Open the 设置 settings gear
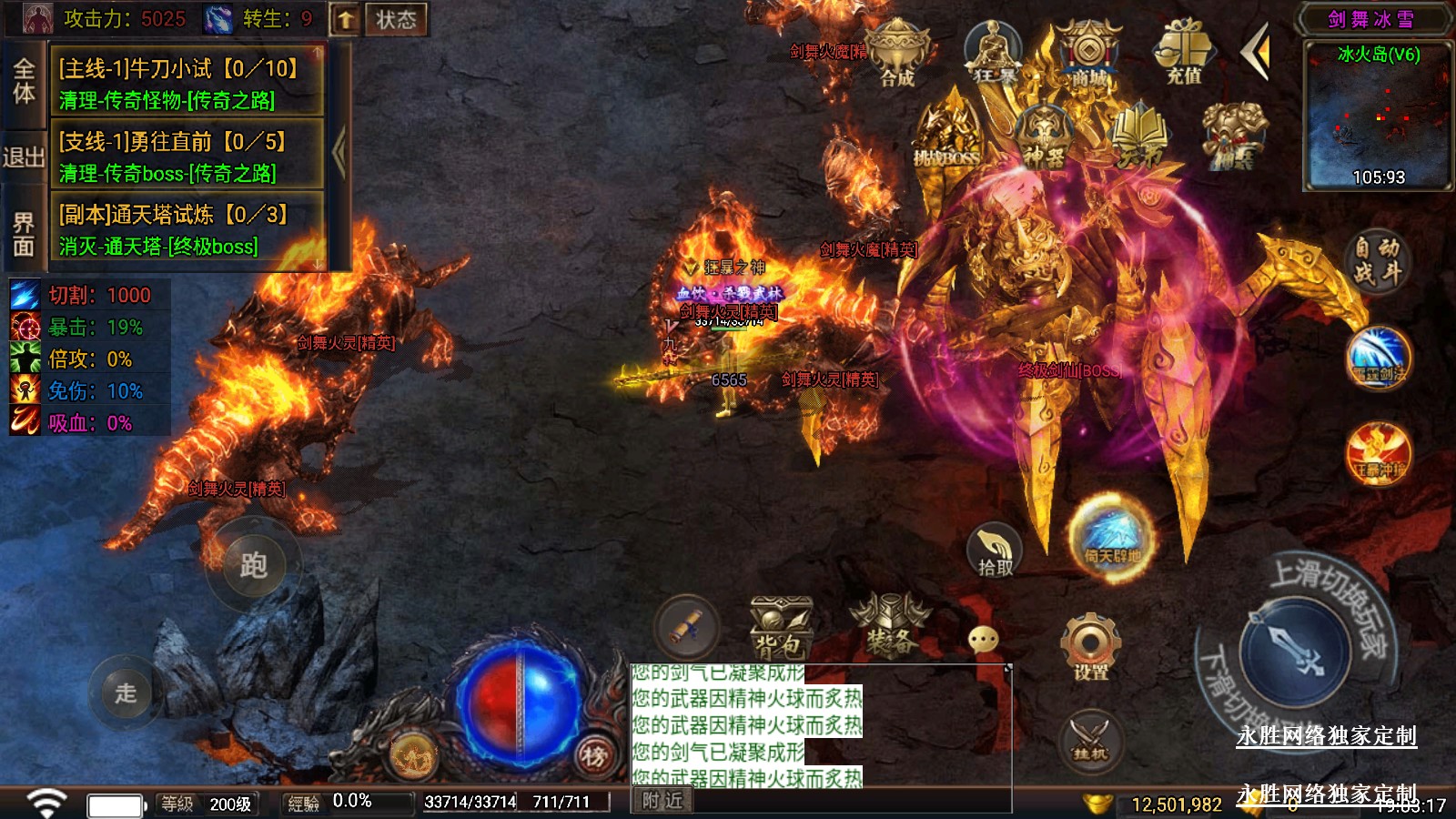1456x819 pixels. [1090, 647]
